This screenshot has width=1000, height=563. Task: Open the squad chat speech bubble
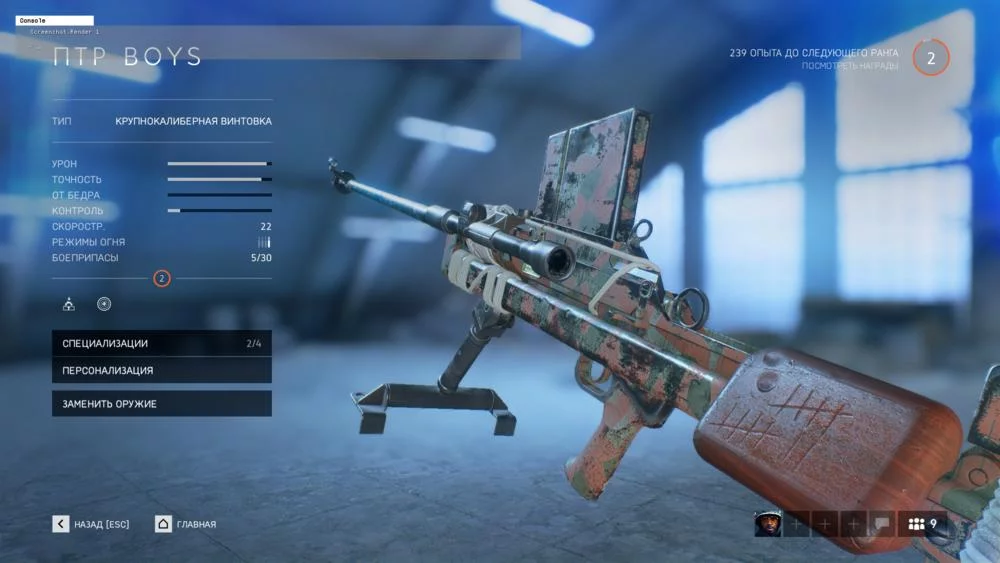point(881,523)
